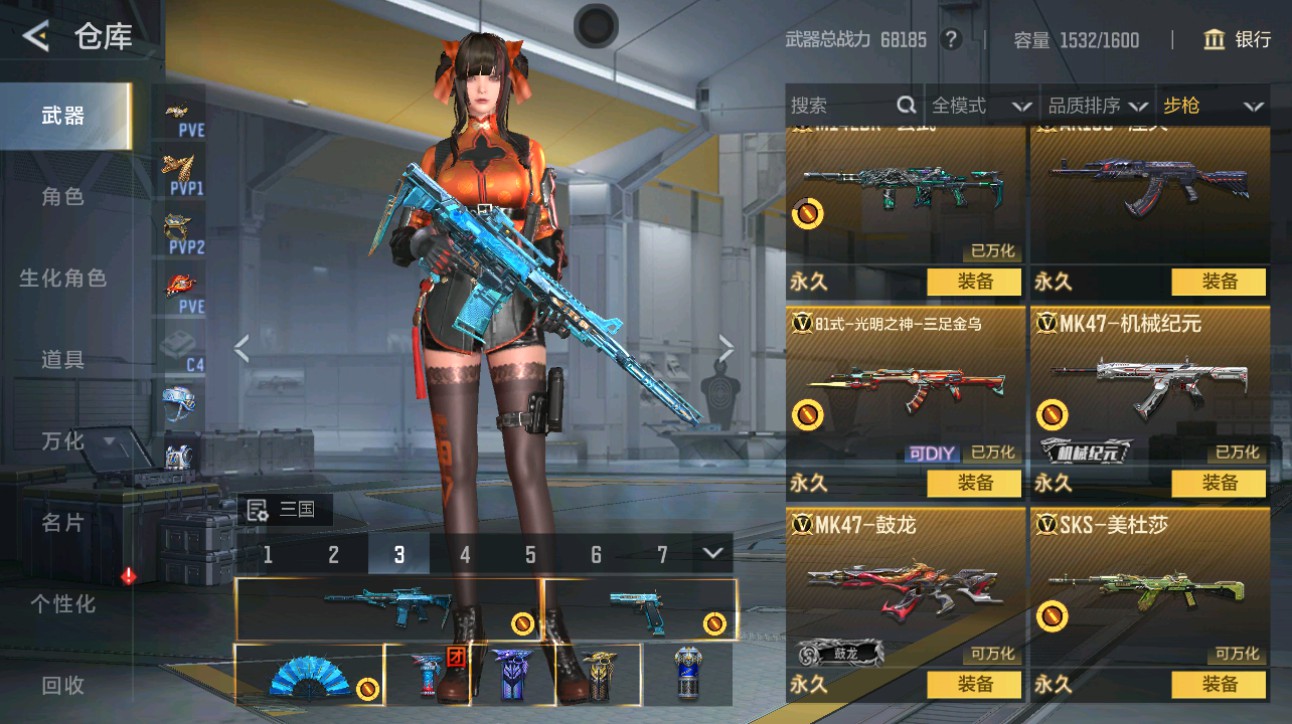This screenshot has width=1292, height=724.
Task: Open the 生化角色 tab
Action: click(63, 278)
